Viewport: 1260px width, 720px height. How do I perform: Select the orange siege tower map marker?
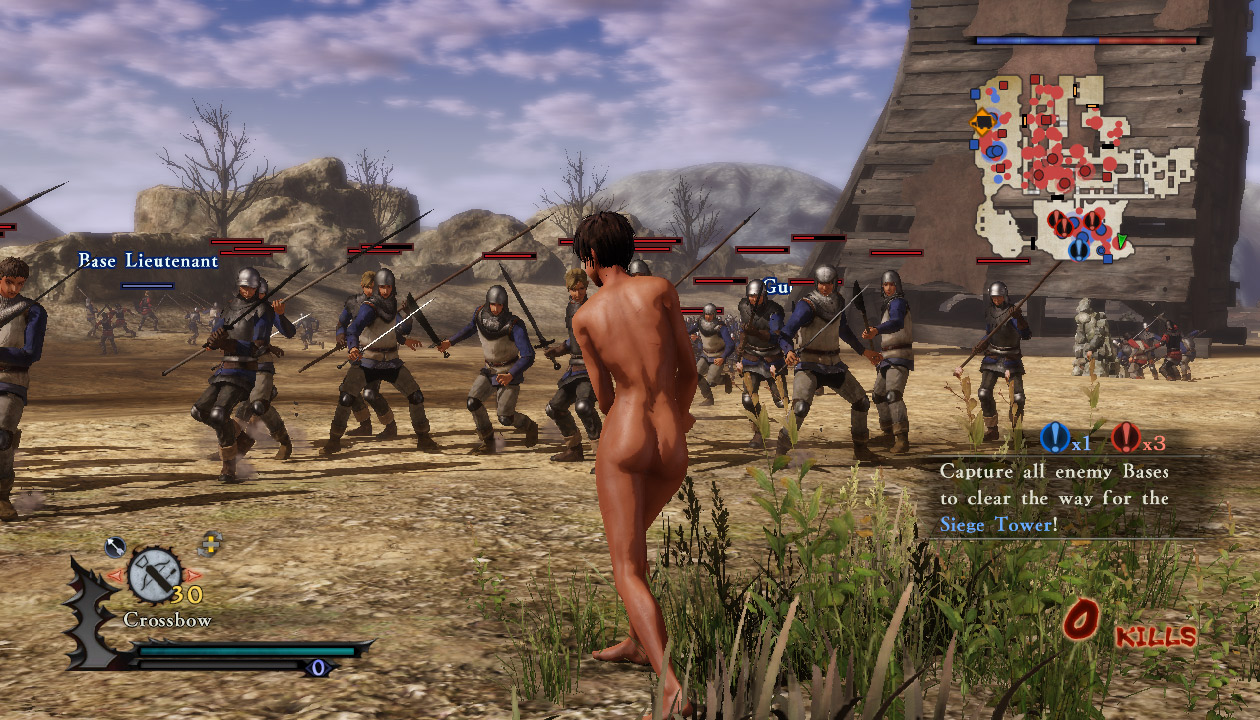(982, 123)
